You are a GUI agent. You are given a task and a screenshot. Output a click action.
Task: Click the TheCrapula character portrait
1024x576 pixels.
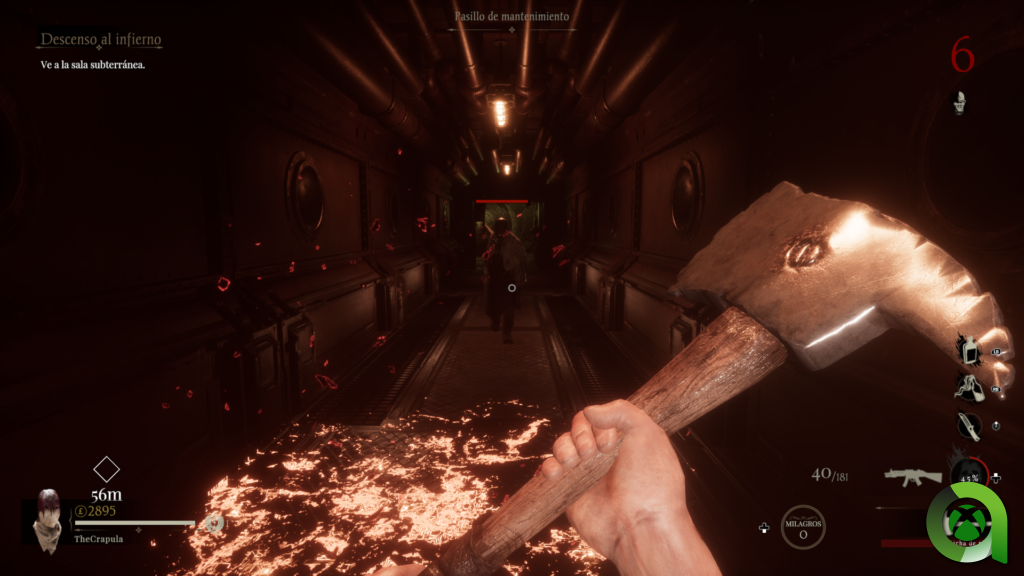[x=47, y=520]
